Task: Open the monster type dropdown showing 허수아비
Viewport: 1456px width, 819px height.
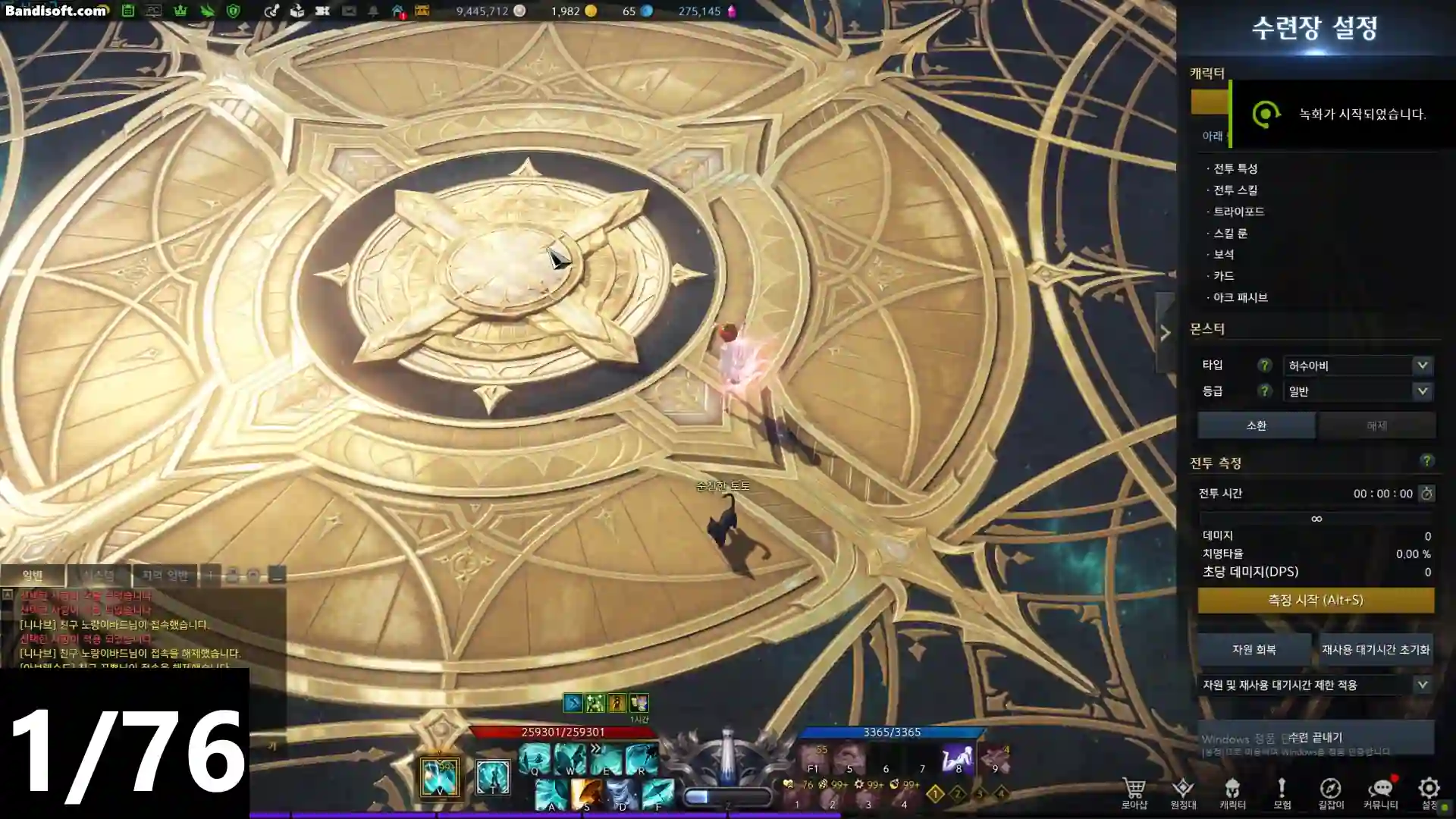Action: point(1357,366)
